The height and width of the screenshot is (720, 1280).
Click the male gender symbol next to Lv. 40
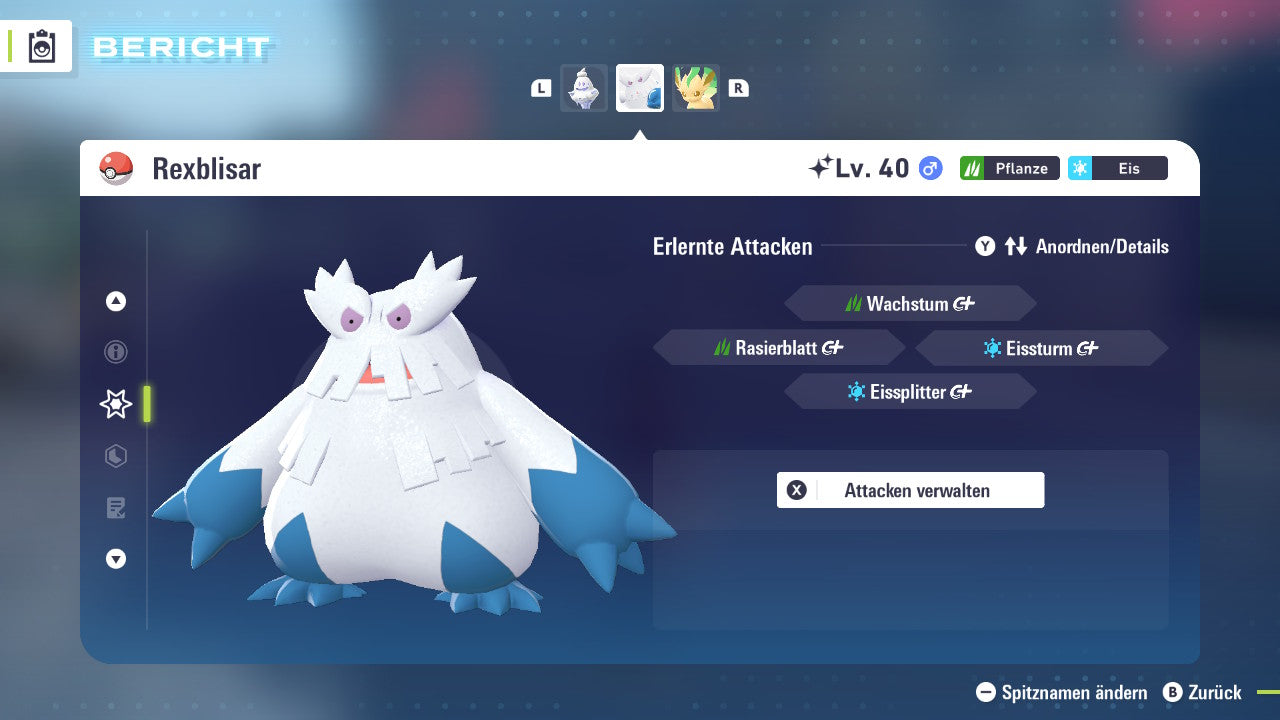930,169
